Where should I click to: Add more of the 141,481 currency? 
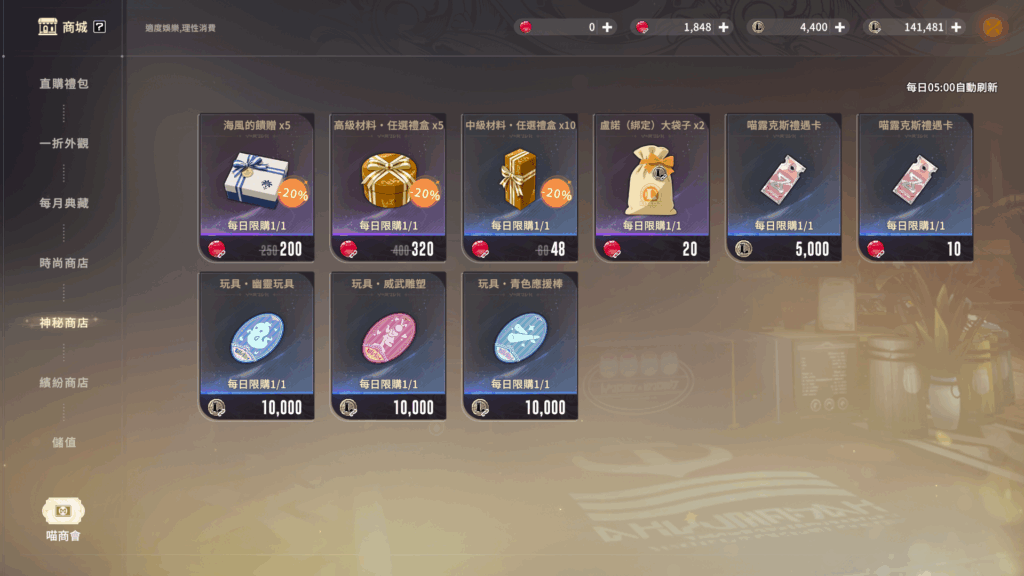[955, 27]
